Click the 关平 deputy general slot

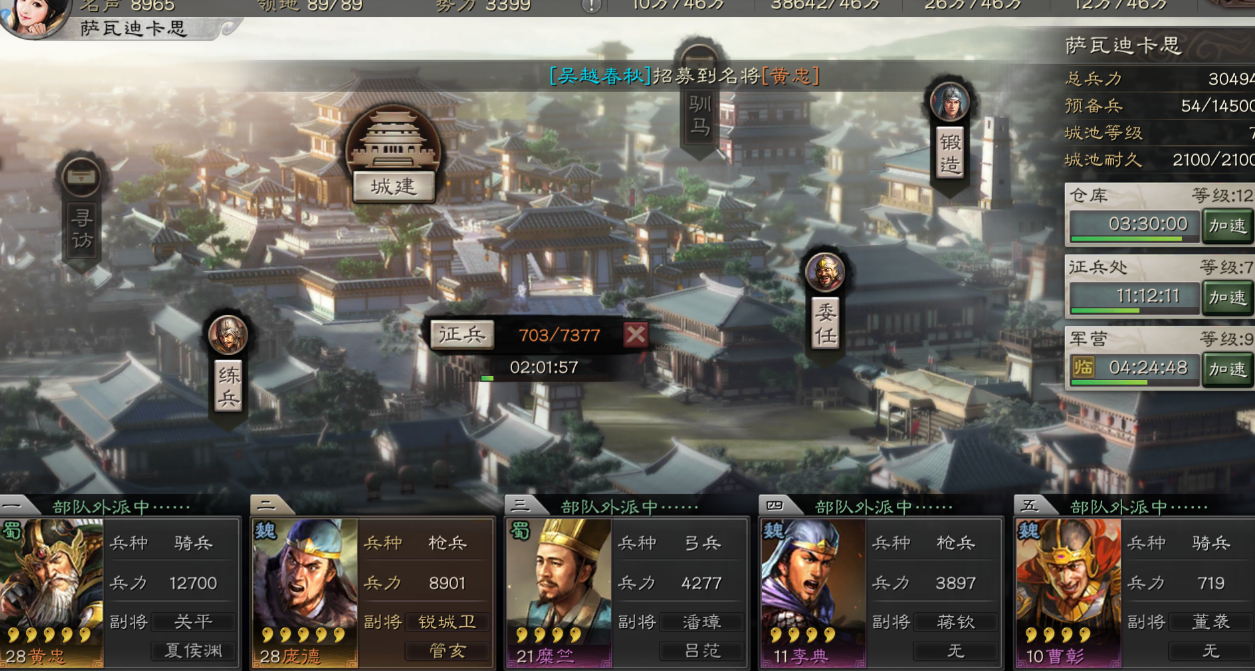point(193,622)
